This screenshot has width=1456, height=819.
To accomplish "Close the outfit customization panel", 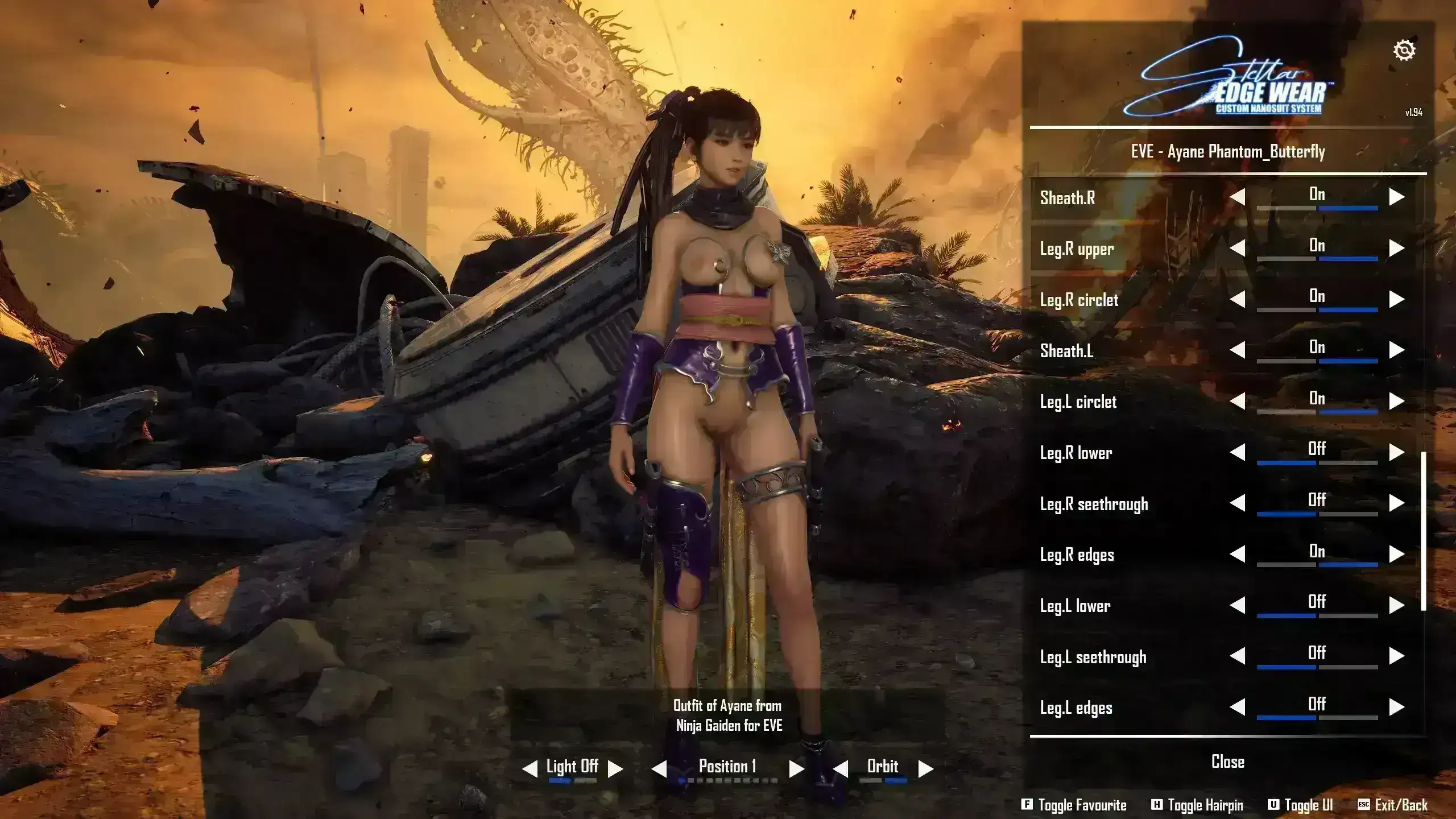I will 1228,762.
